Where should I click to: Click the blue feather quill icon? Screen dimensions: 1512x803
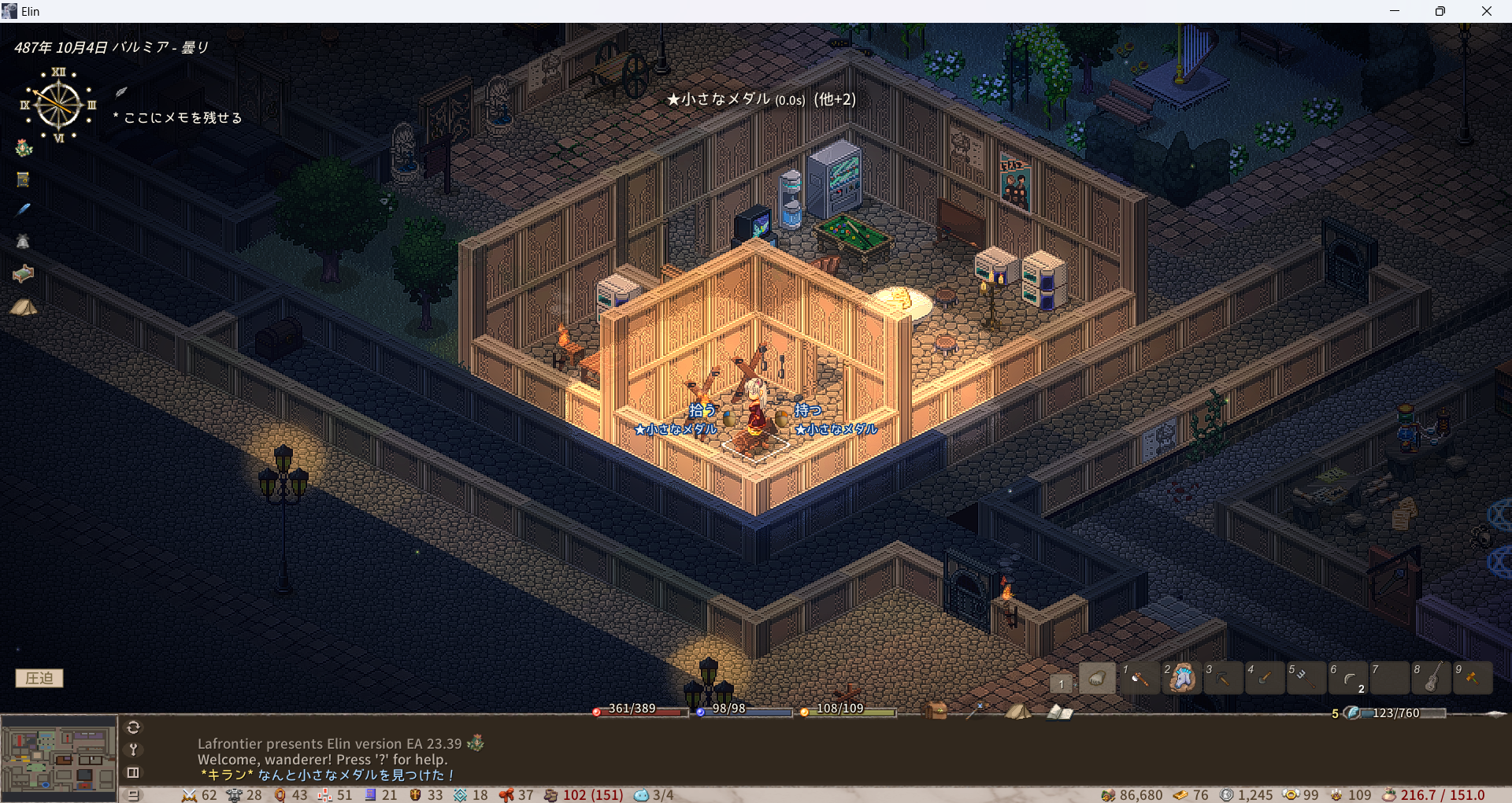(x=24, y=209)
